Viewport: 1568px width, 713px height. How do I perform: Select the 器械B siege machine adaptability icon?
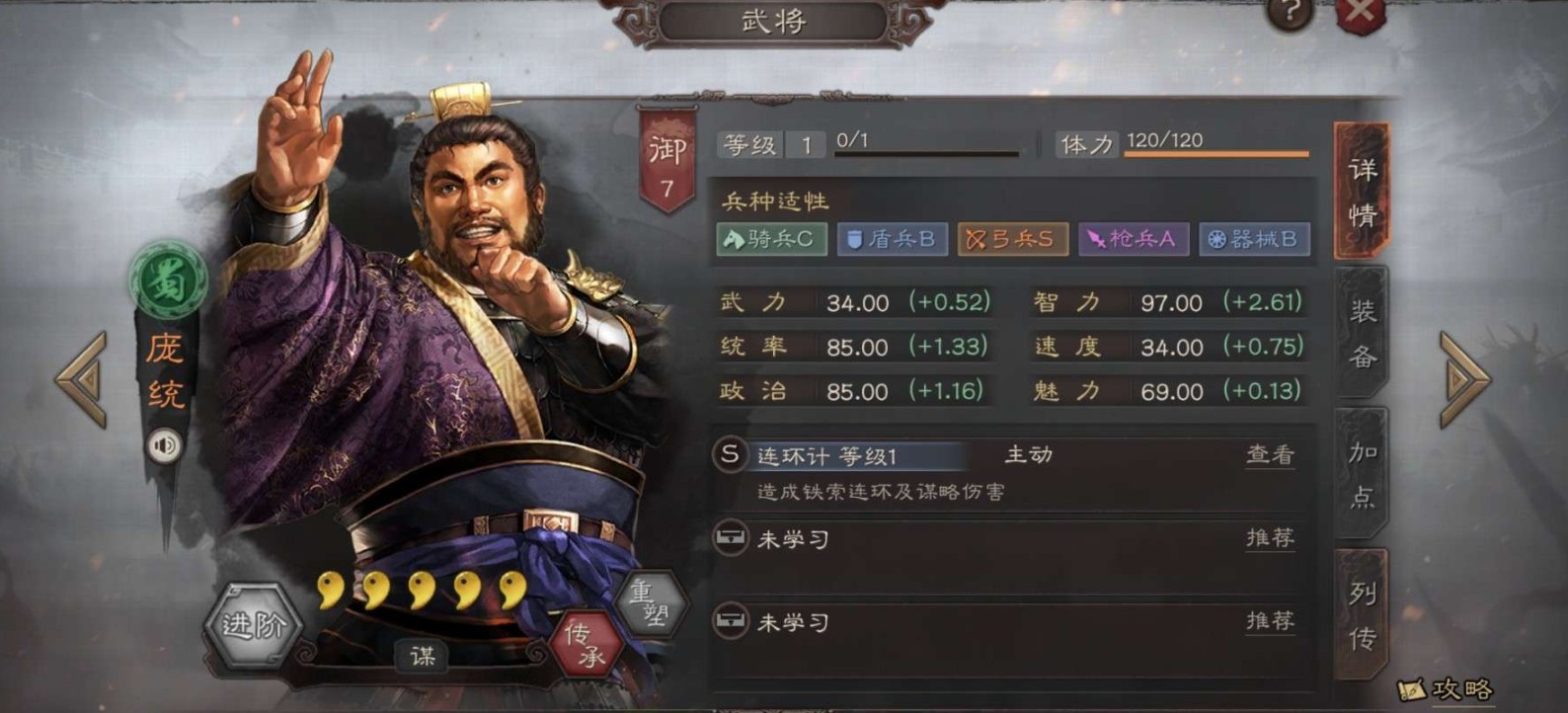[x=1254, y=239]
